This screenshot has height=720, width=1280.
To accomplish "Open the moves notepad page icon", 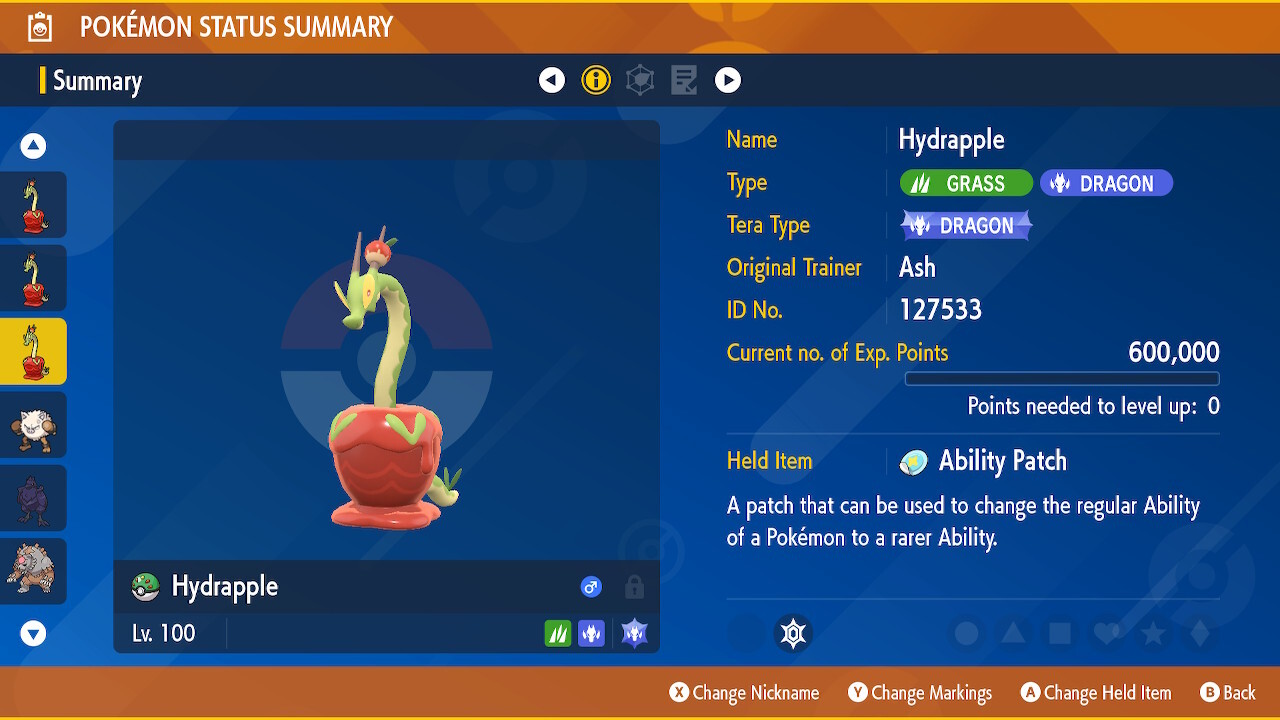I will (684, 80).
